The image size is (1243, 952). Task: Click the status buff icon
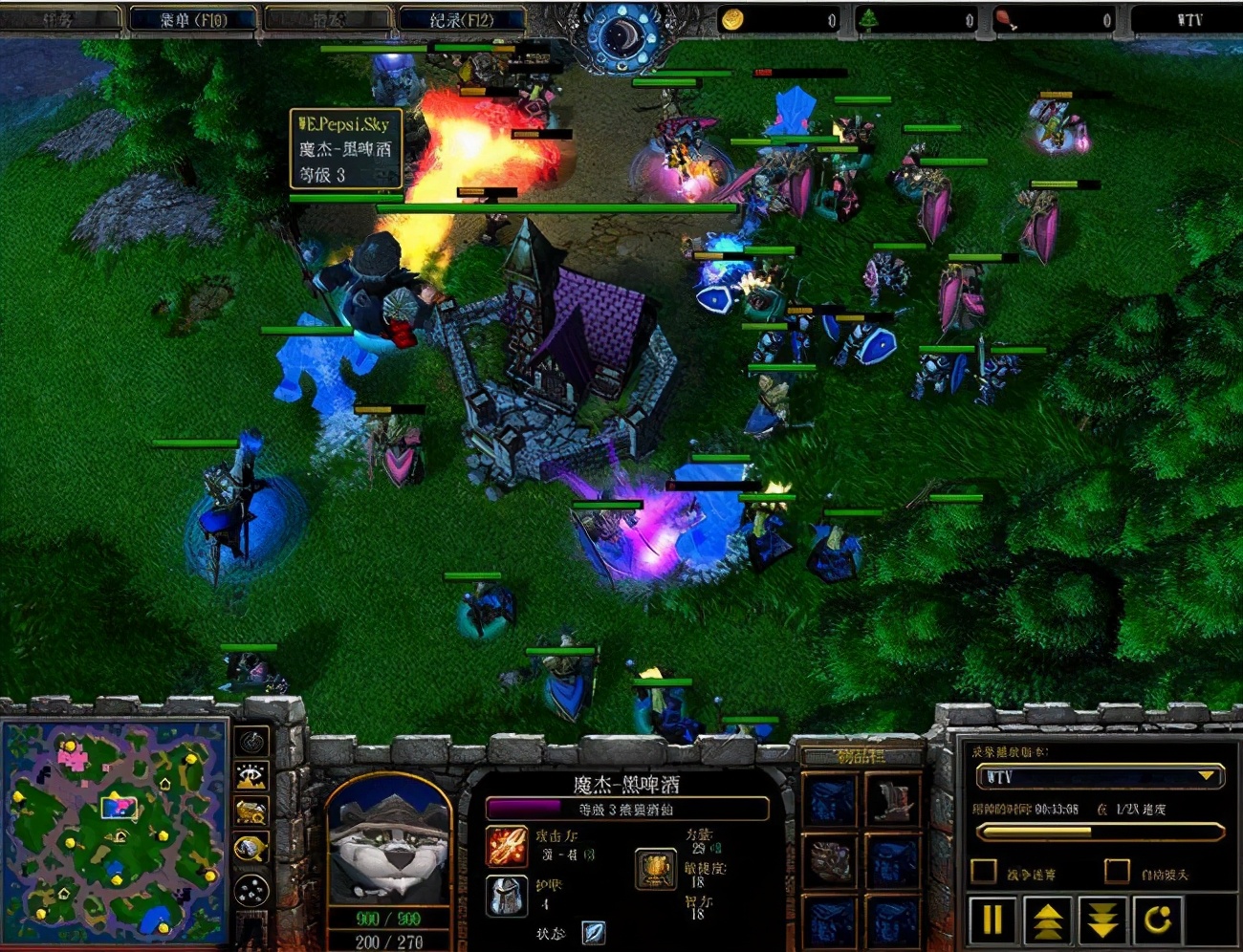(593, 932)
